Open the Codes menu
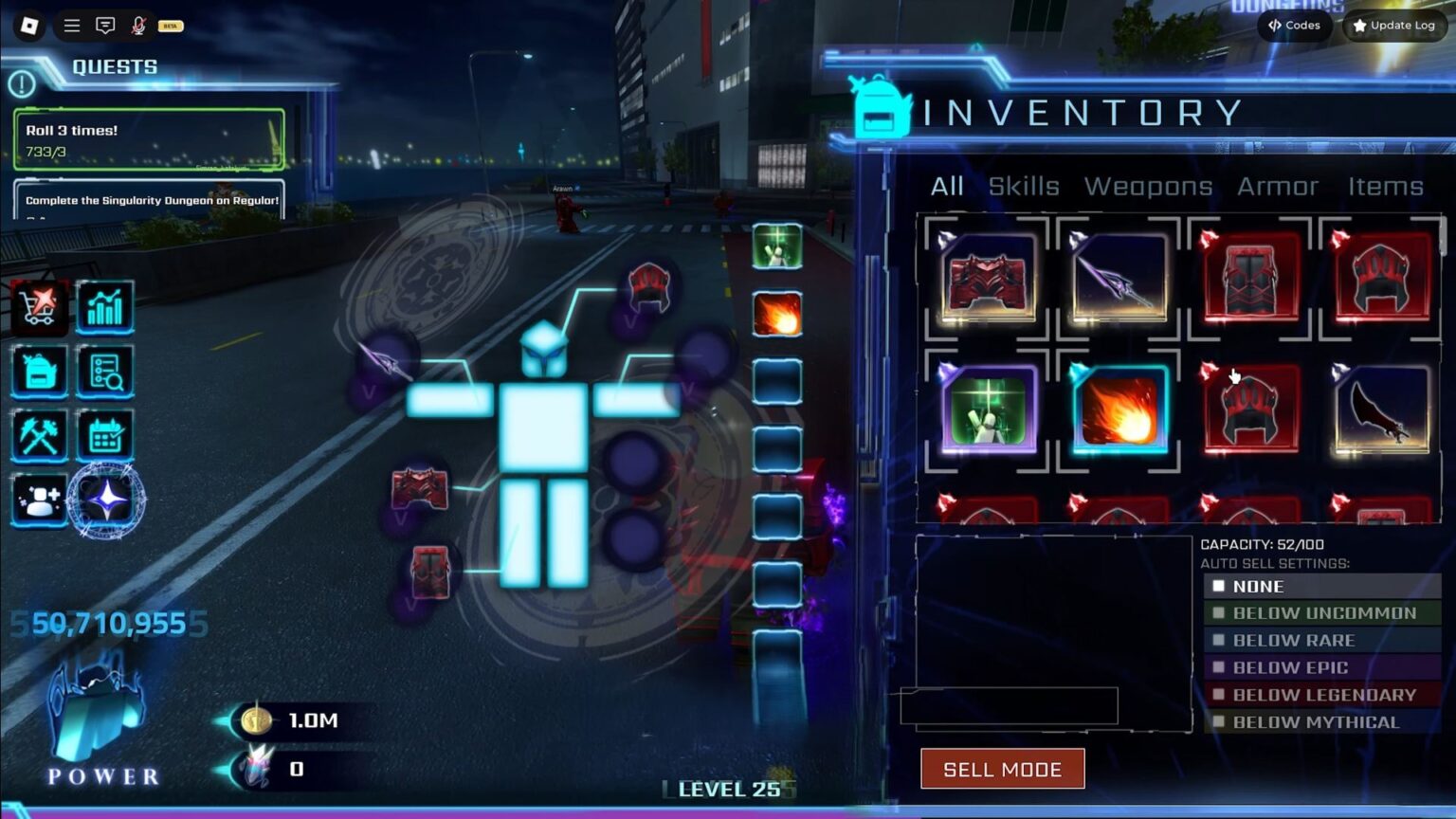Viewport: 1456px width, 819px height. point(1295,26)
